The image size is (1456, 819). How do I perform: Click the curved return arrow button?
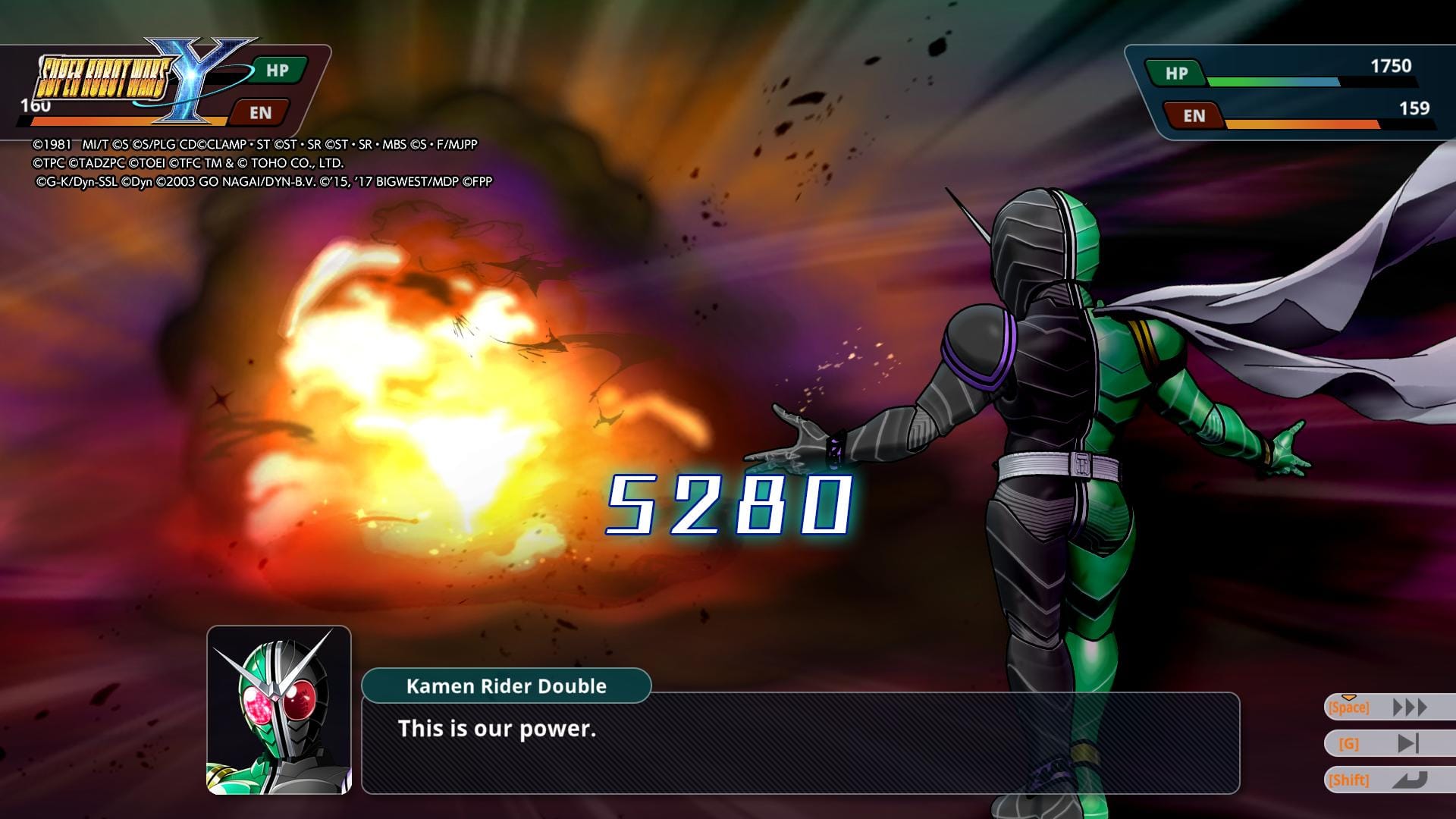point(1409,780)
